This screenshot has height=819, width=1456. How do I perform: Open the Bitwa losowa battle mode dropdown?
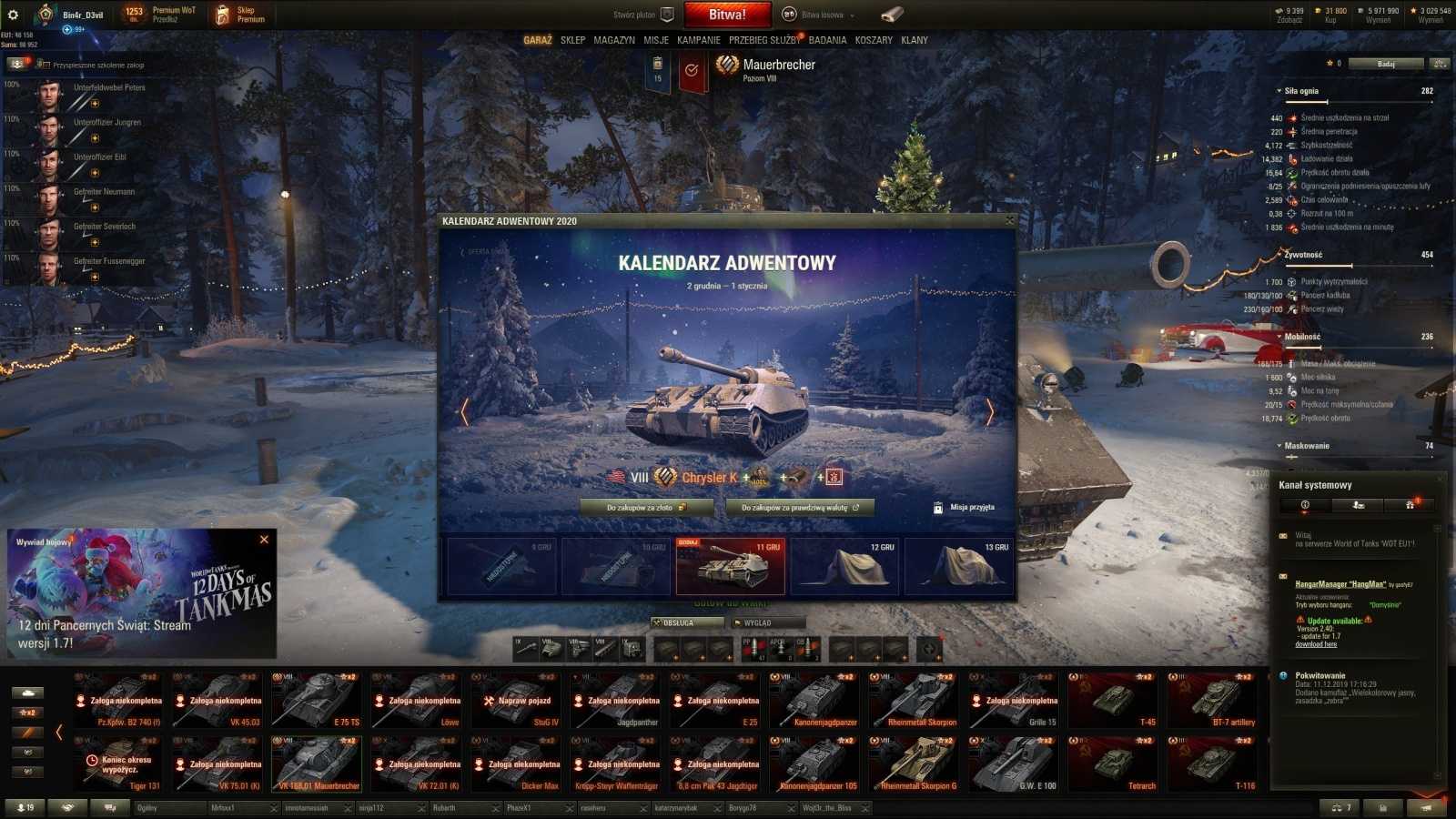click(824, 15)
